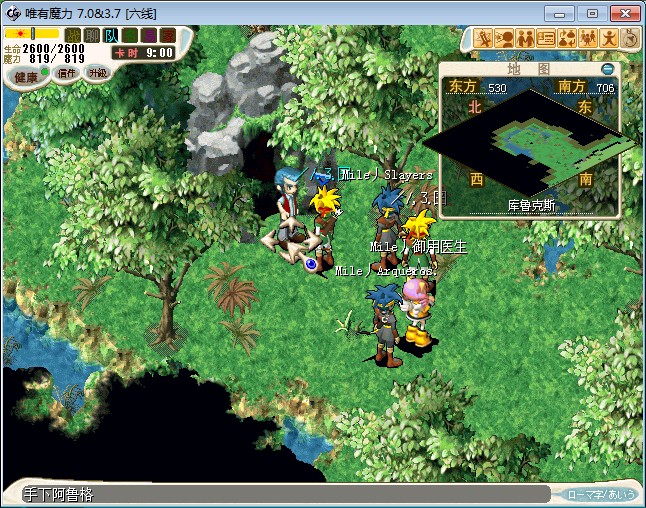The width and height of the screenshot is (646, 508).
Task: Open the 信件 mail button
Action: (x=68, y=73)
